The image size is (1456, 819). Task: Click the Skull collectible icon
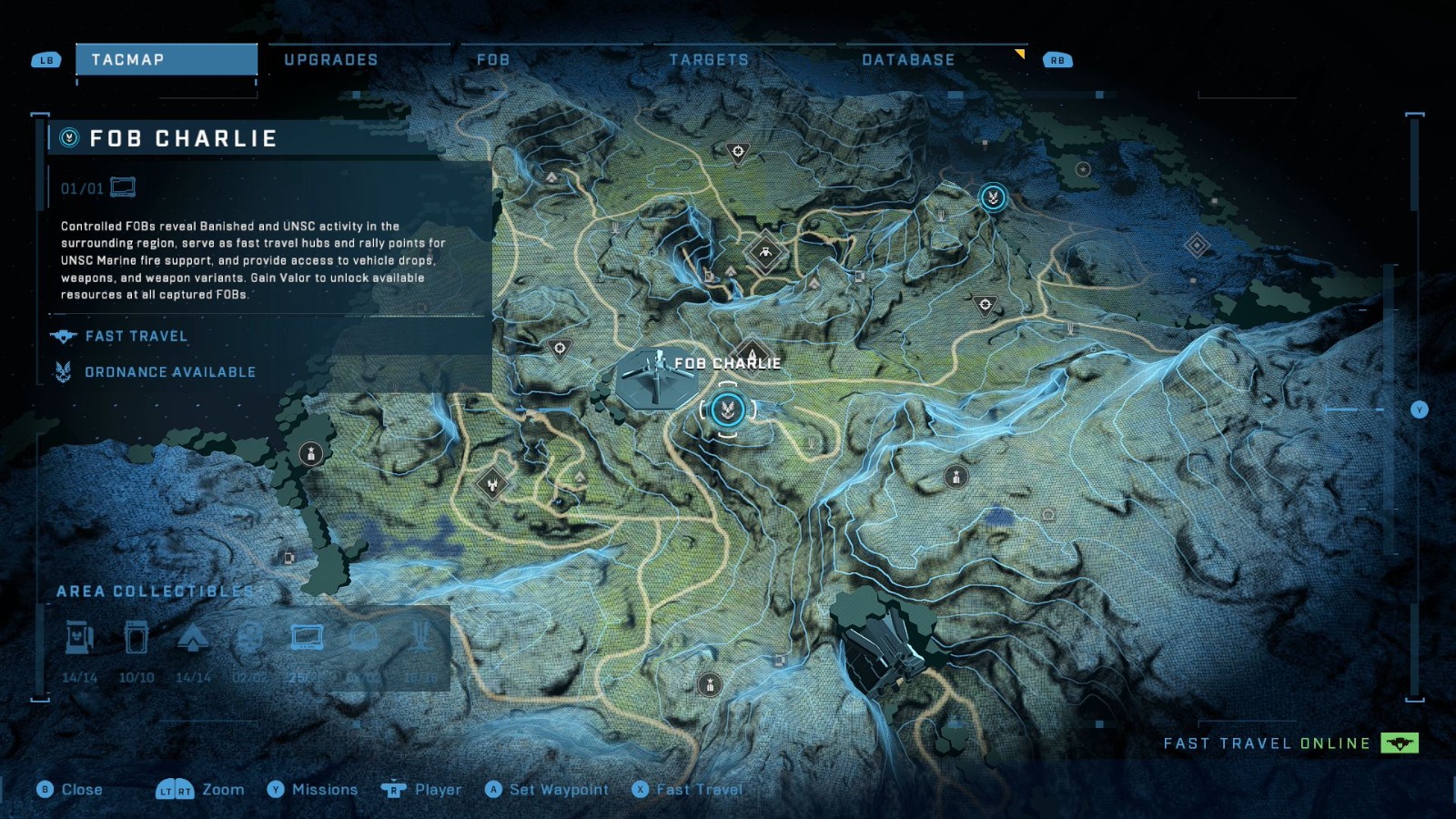[x=251, y=639]
